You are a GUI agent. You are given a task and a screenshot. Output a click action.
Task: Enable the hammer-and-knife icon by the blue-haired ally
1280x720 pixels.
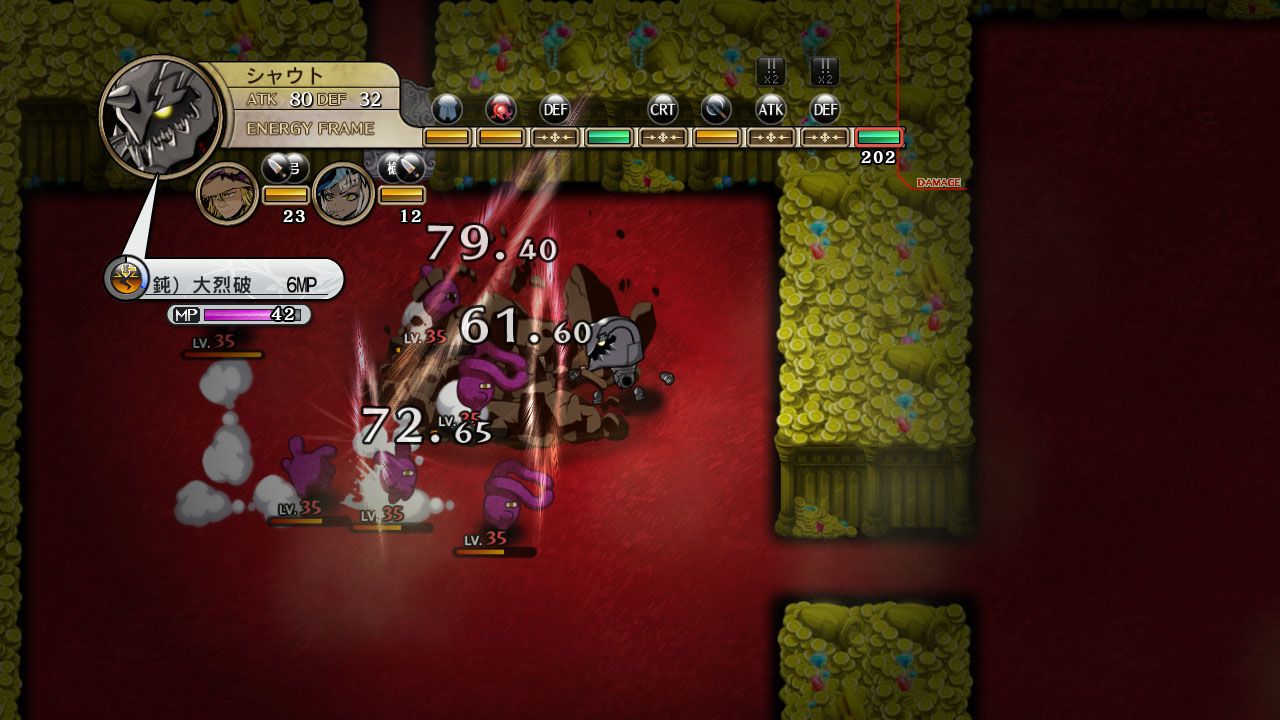[x=402, y=169]
